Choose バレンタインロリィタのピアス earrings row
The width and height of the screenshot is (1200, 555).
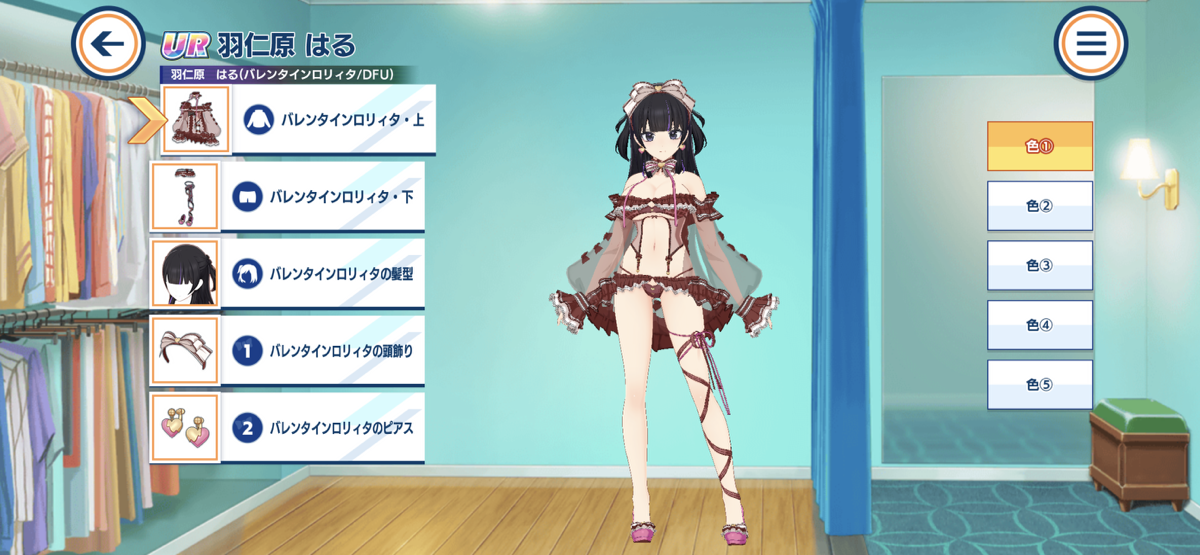coord(330,428)
